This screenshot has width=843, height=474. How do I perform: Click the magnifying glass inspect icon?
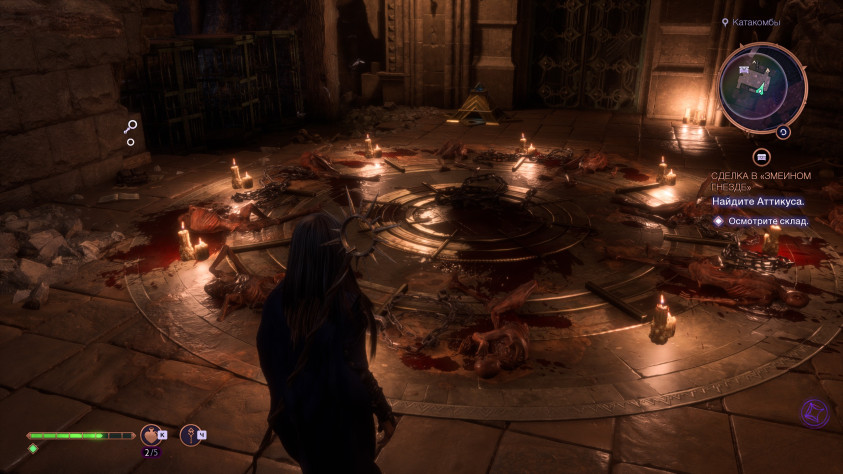130,126
